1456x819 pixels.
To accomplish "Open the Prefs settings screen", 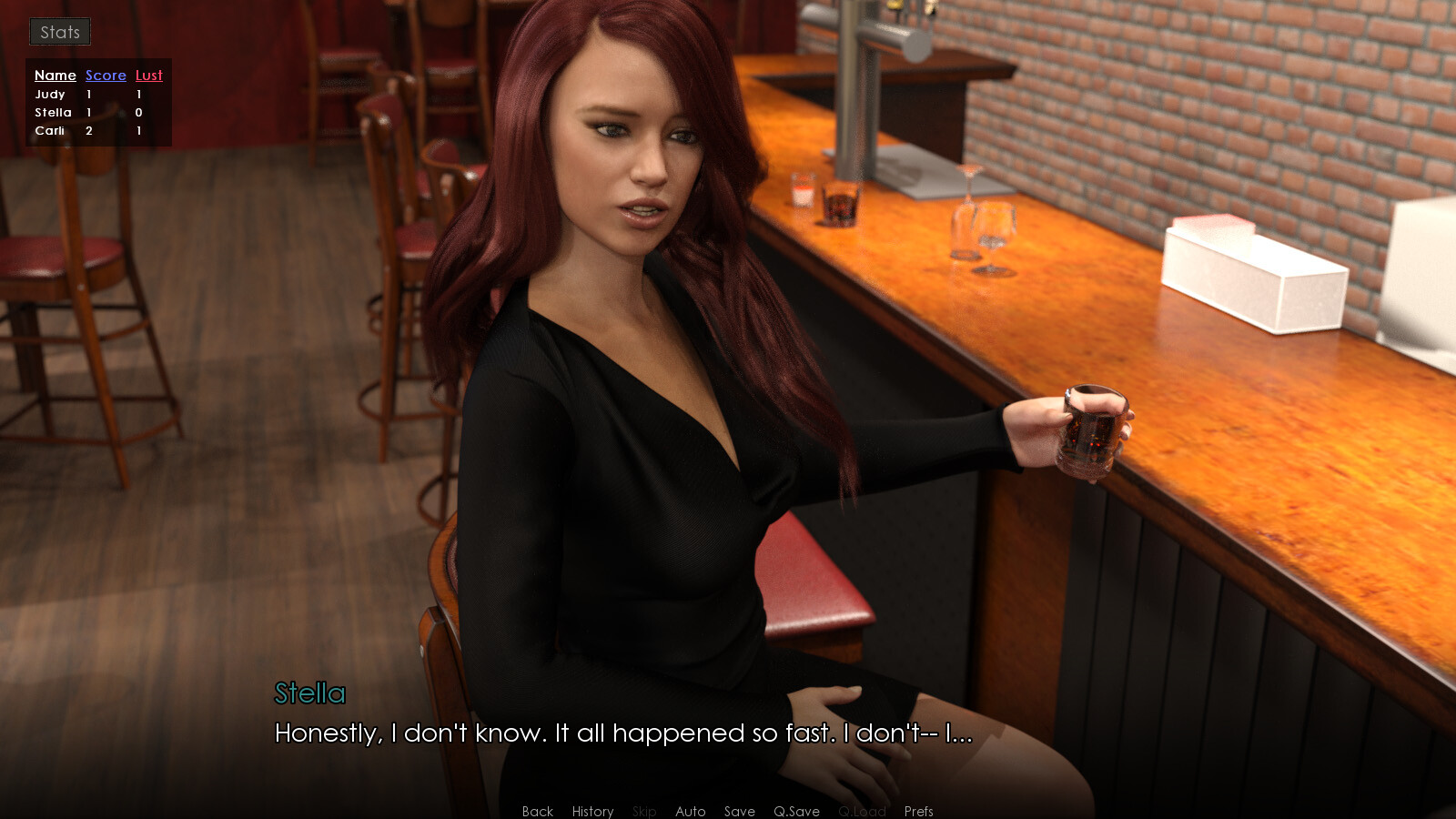I will click(918, 811).
